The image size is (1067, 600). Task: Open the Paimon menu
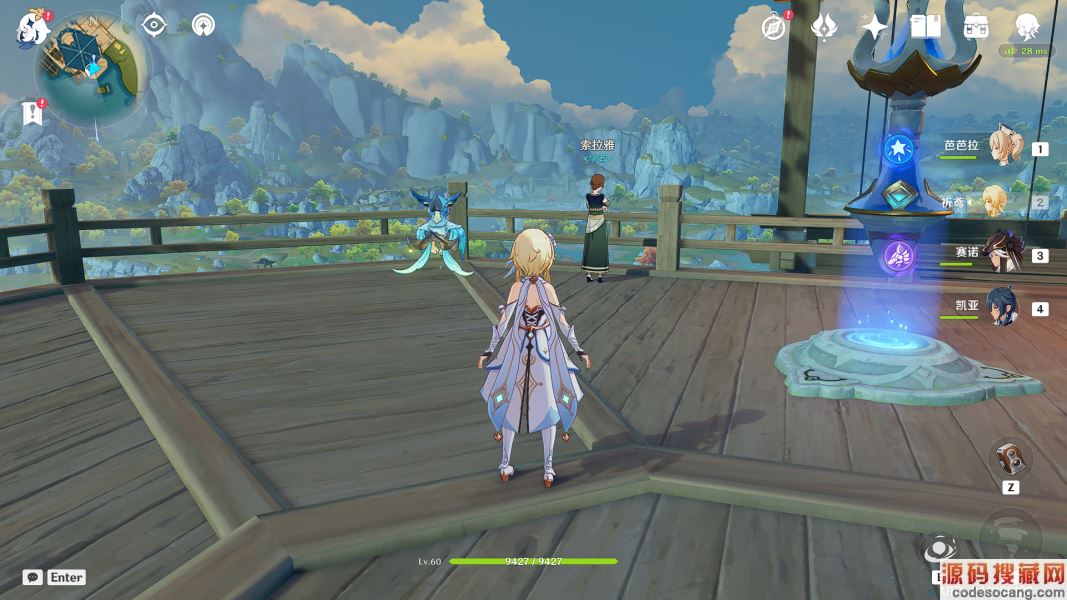[32, 30]
